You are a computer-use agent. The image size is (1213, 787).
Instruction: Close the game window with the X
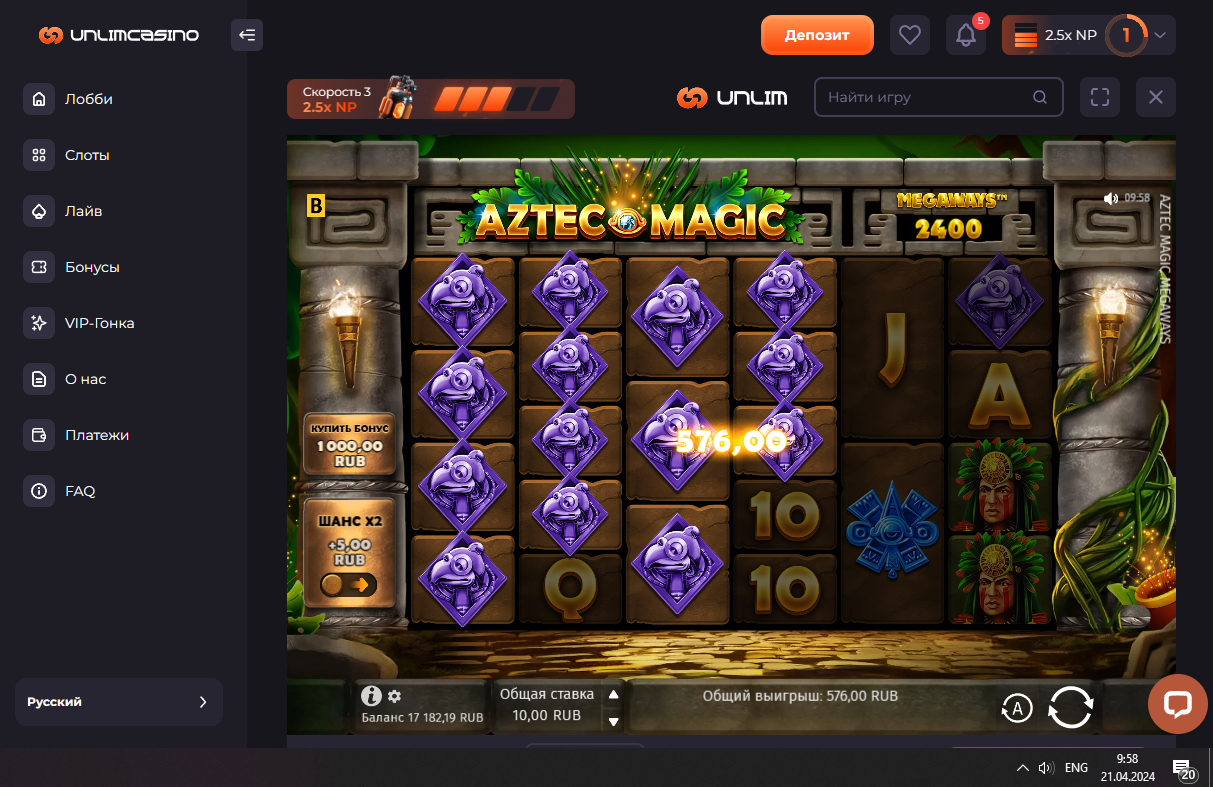(x=1156, y=97)
